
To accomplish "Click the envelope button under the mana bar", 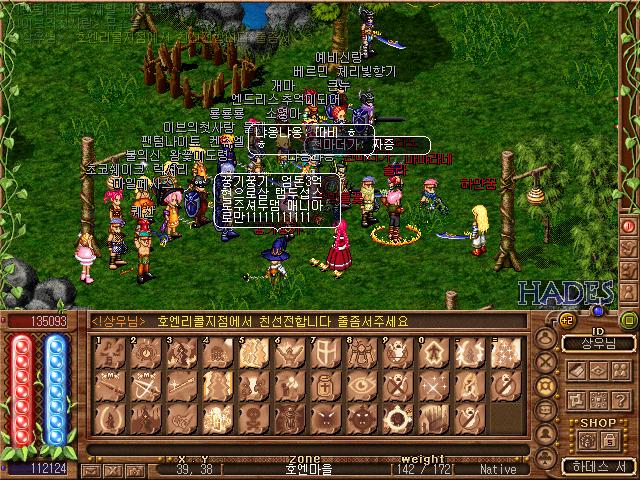I will point(90,468).
